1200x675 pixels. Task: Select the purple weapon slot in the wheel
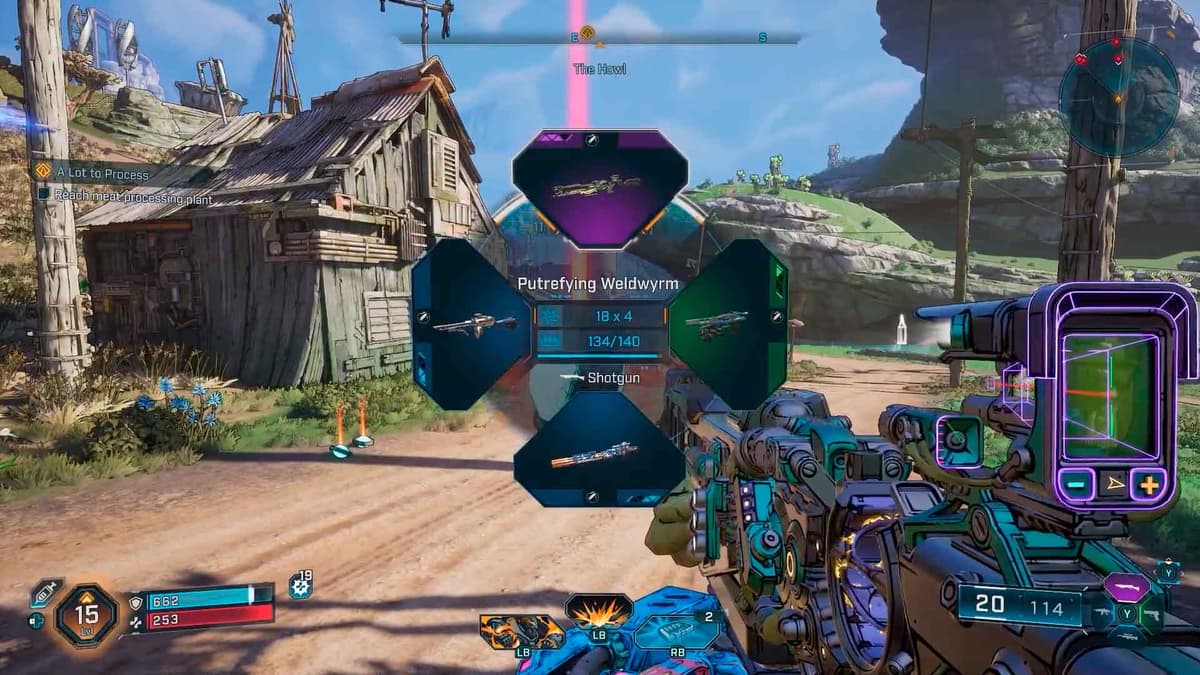(599, 188)
